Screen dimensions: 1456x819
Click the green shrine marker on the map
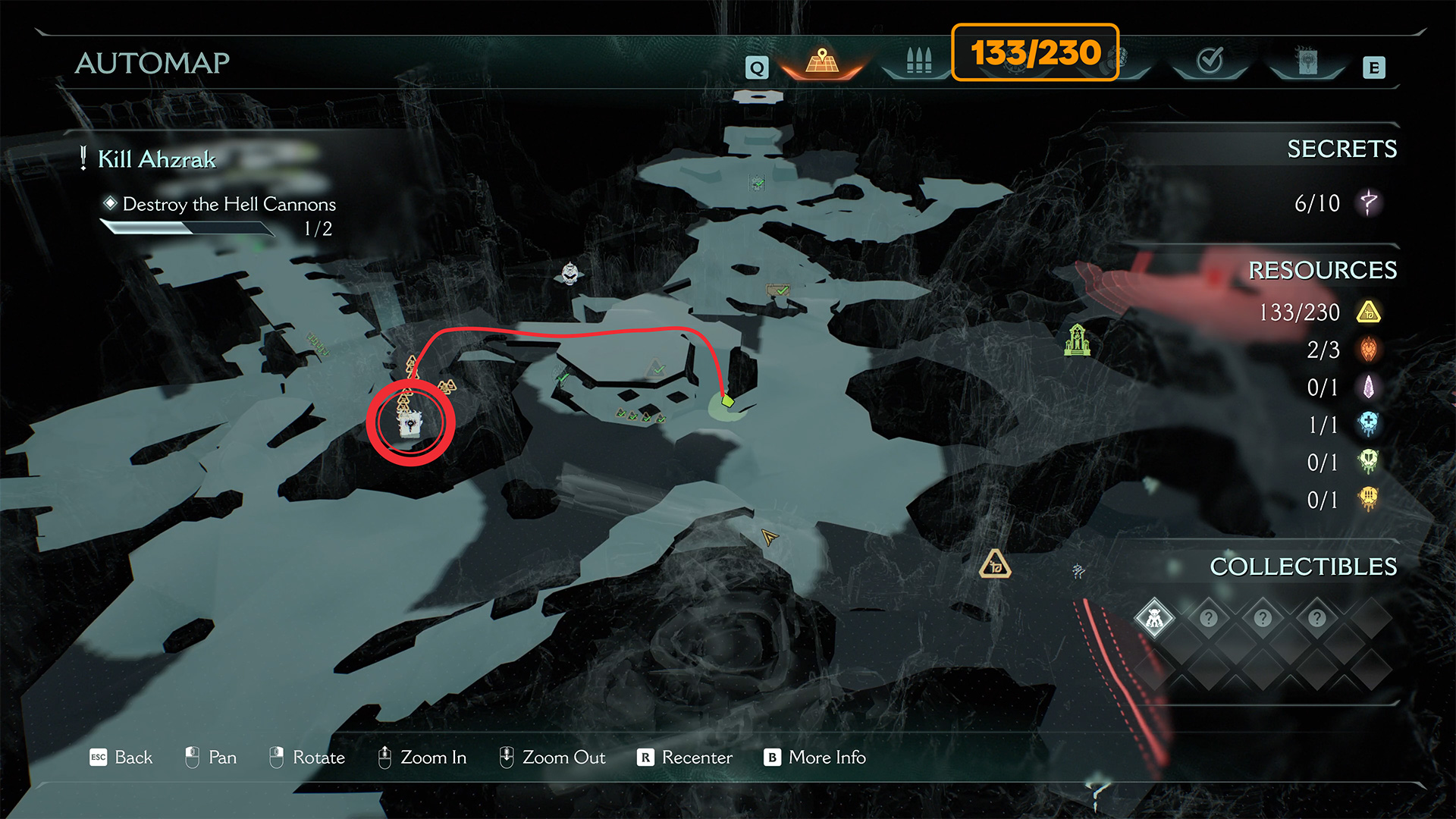point(1077,340)
